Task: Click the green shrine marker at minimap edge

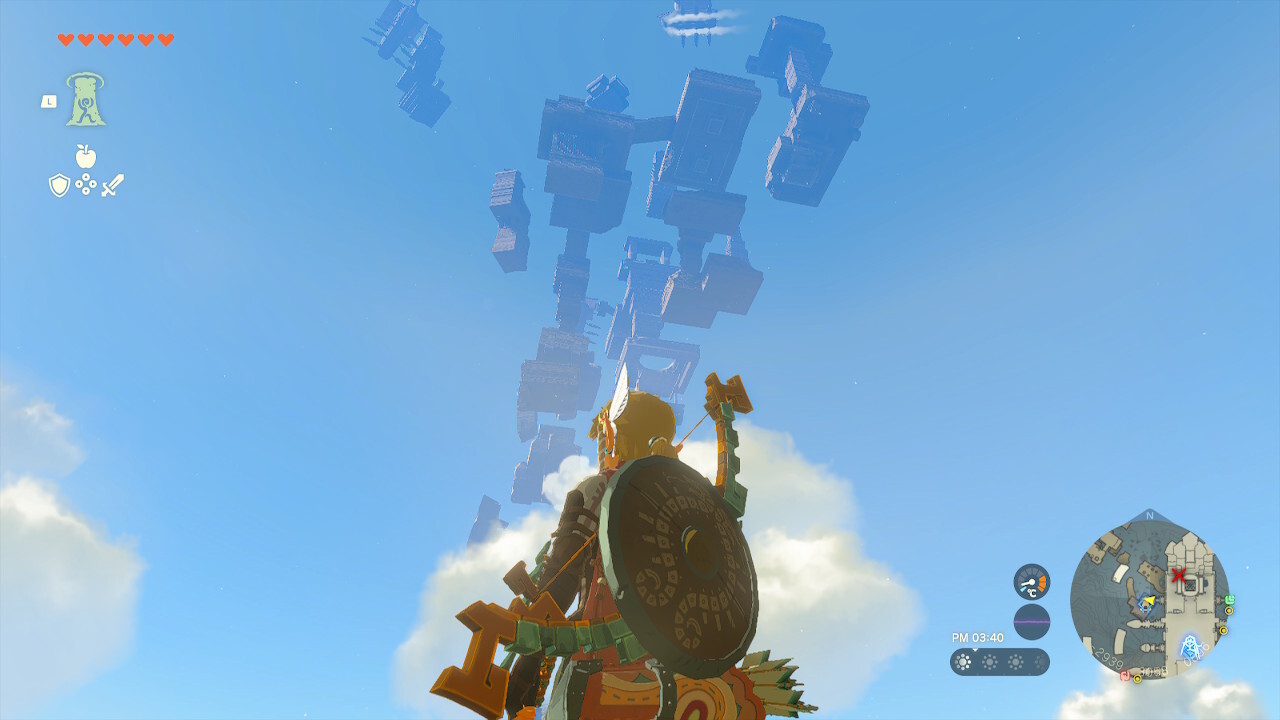Action: [1229, 600]
